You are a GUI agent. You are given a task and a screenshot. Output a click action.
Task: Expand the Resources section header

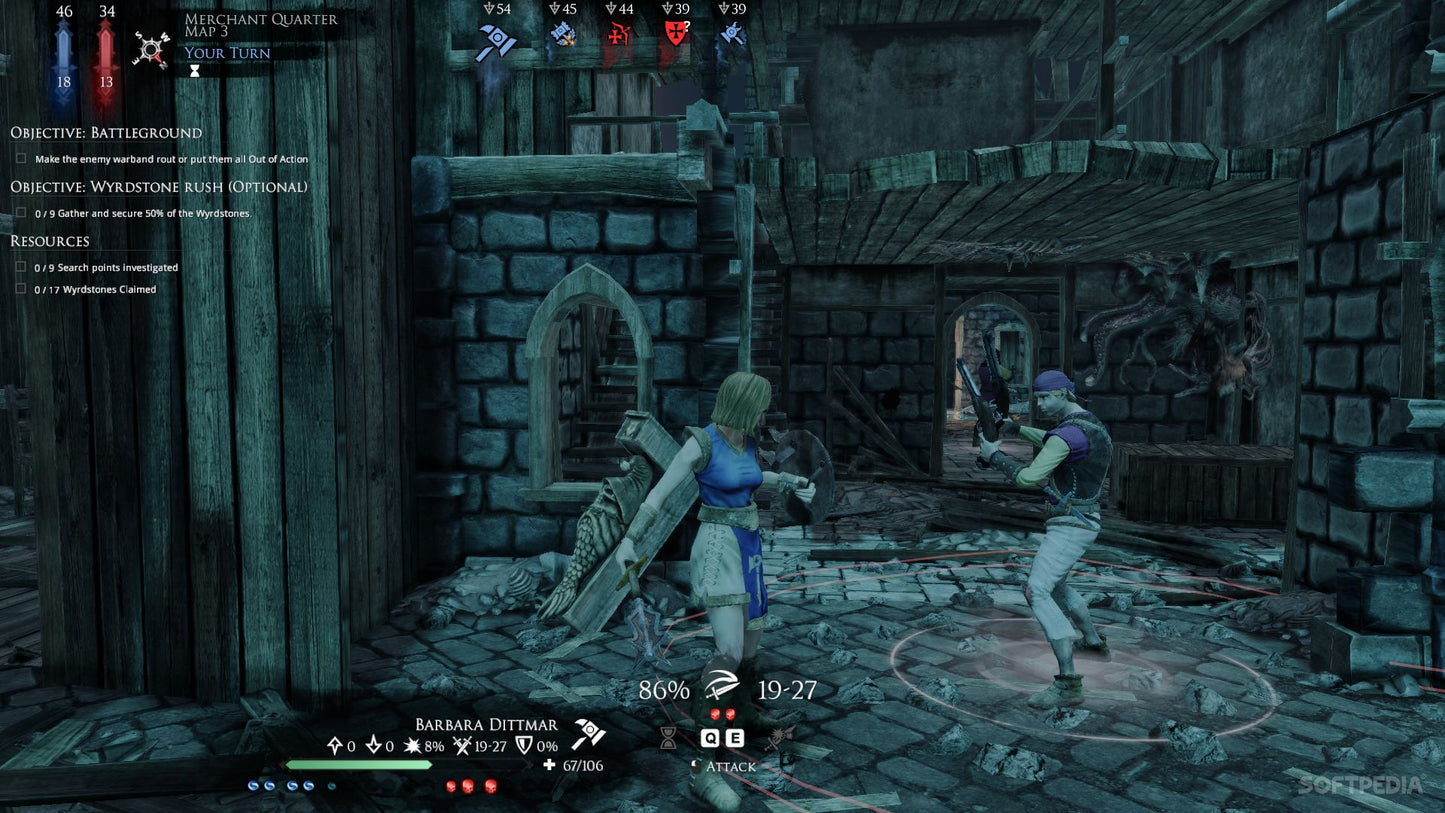[49, 241]
